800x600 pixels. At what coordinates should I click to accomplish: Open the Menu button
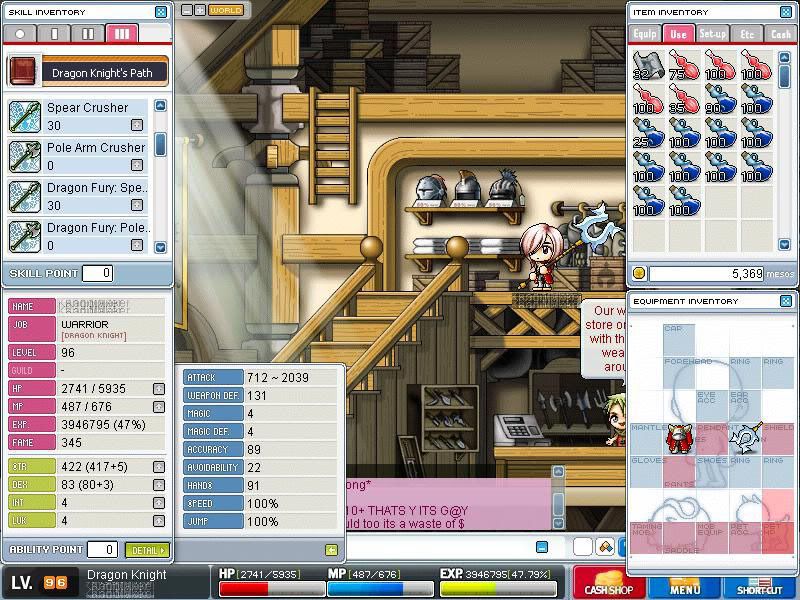pos(685,584)
